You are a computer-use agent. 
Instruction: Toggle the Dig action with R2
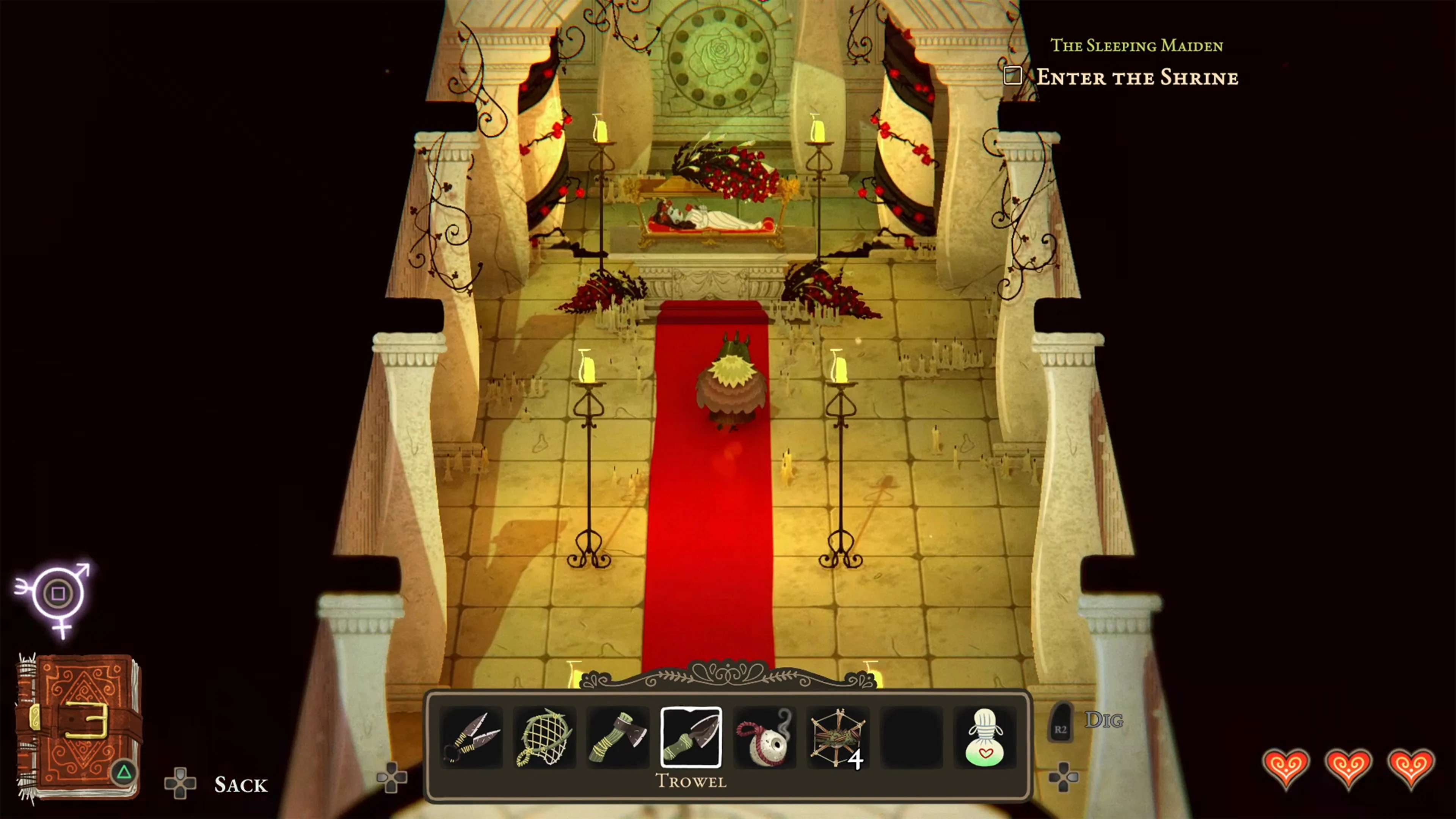pos(1061,721)
